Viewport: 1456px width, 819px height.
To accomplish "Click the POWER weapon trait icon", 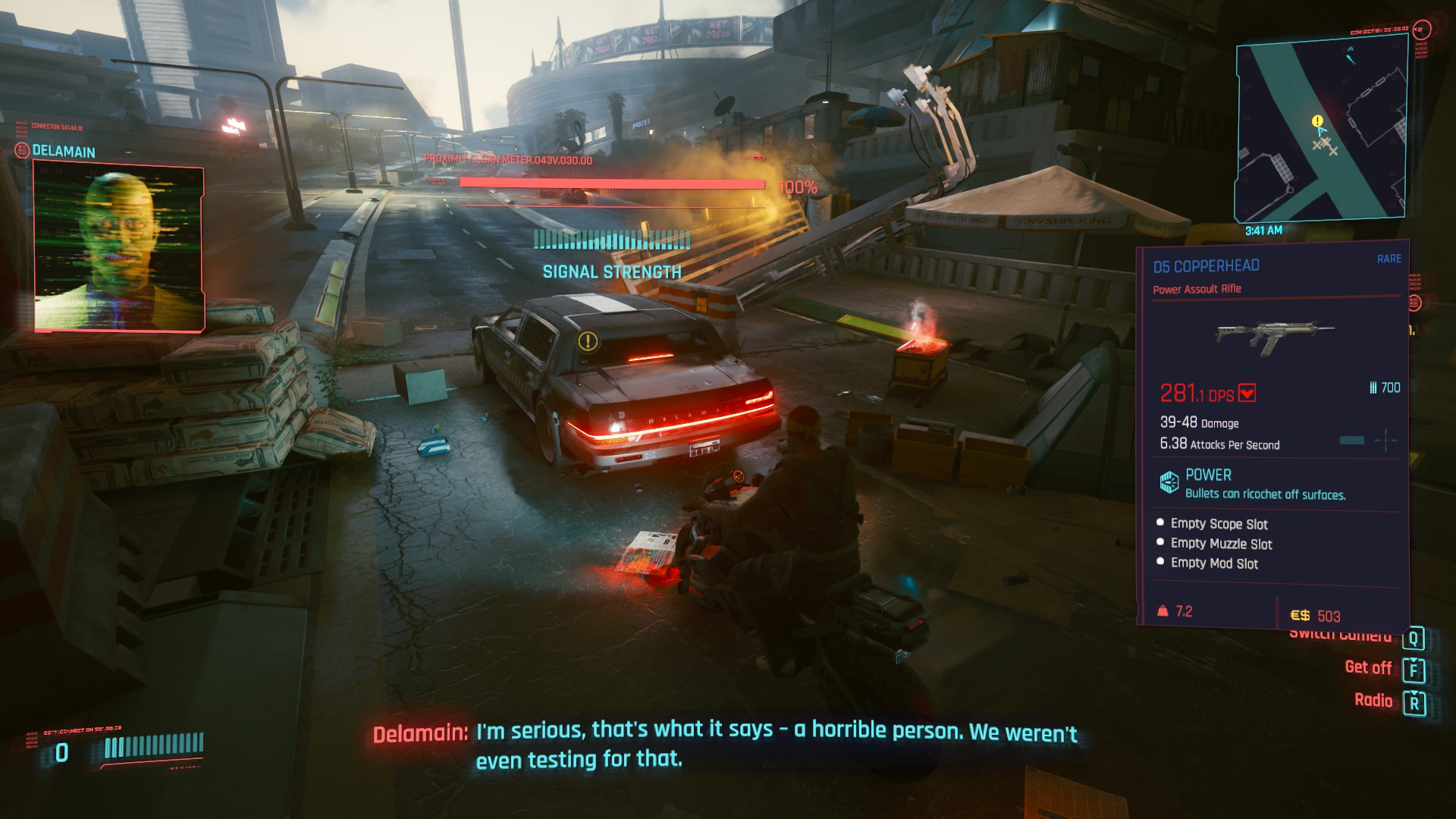I will pos(1169,482).
